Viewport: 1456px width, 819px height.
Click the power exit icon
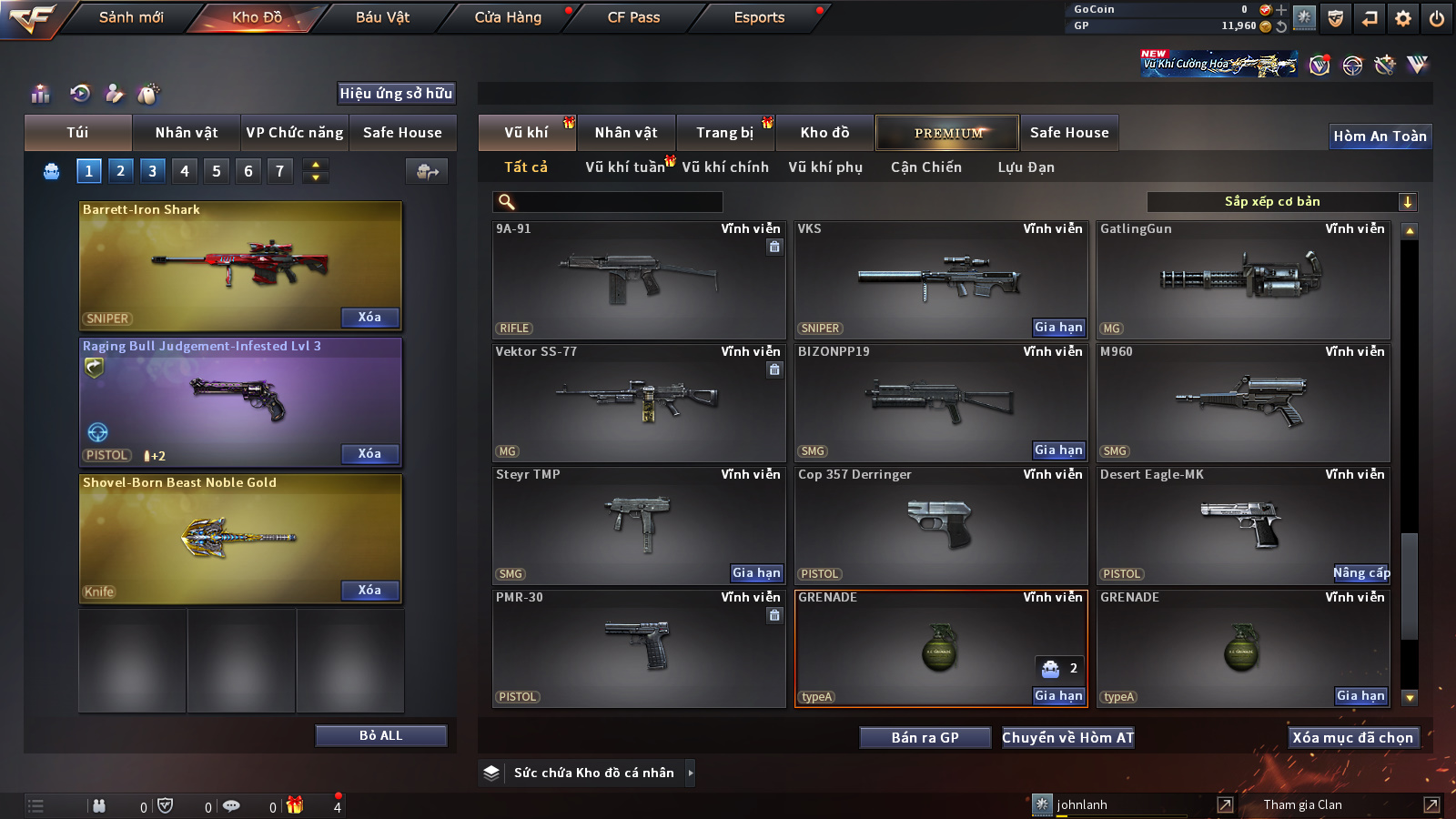point(1437,18)
